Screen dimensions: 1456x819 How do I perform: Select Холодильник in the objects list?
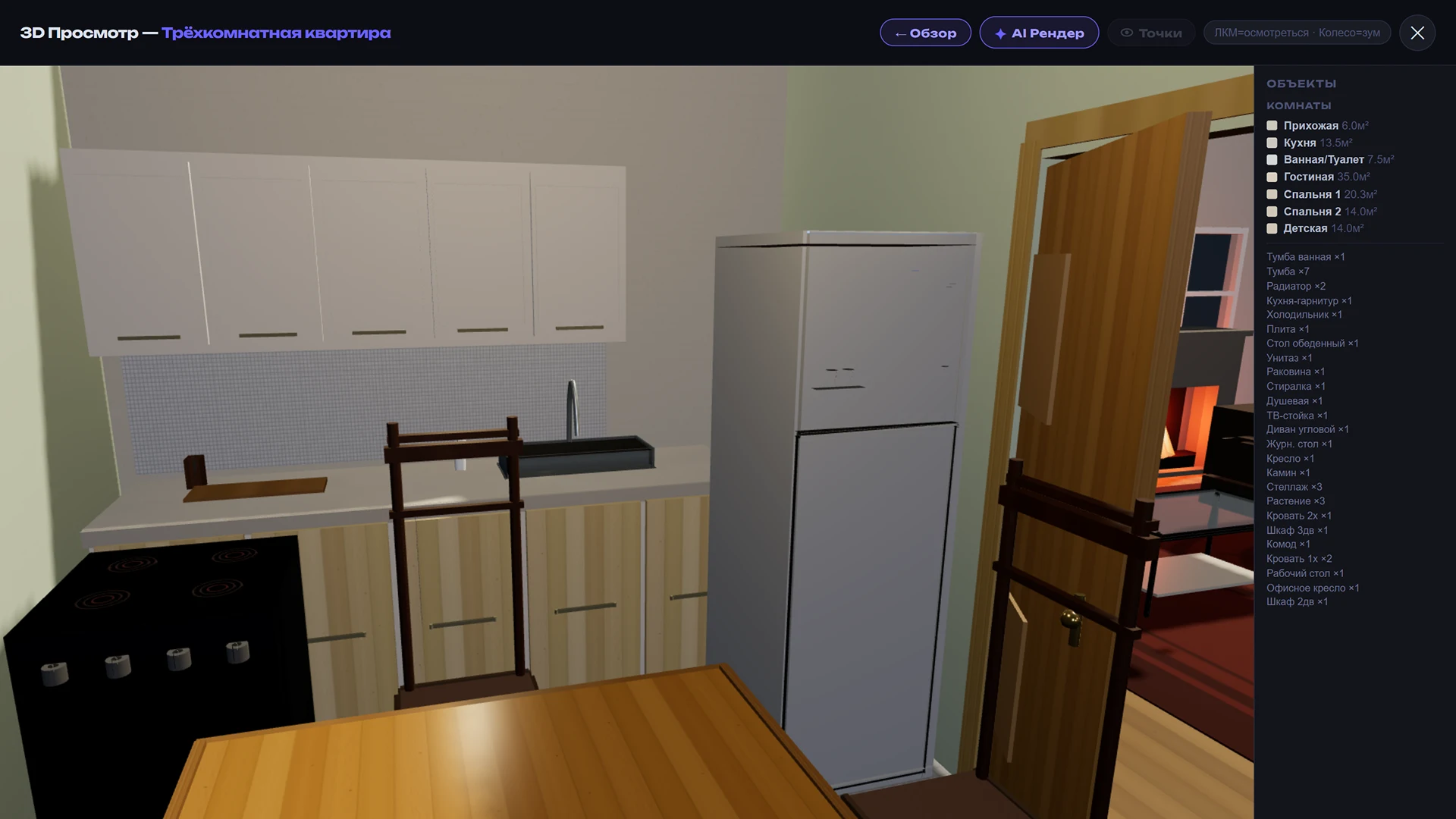pos(1306,315)
